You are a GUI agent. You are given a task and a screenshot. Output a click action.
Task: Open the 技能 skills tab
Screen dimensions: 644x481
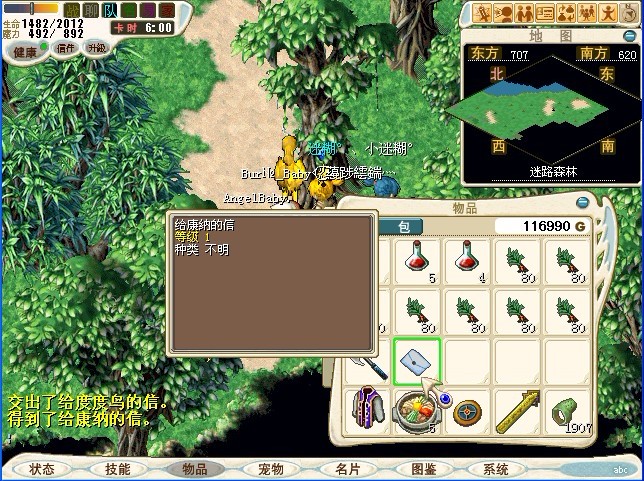click(x=117, y=468)
